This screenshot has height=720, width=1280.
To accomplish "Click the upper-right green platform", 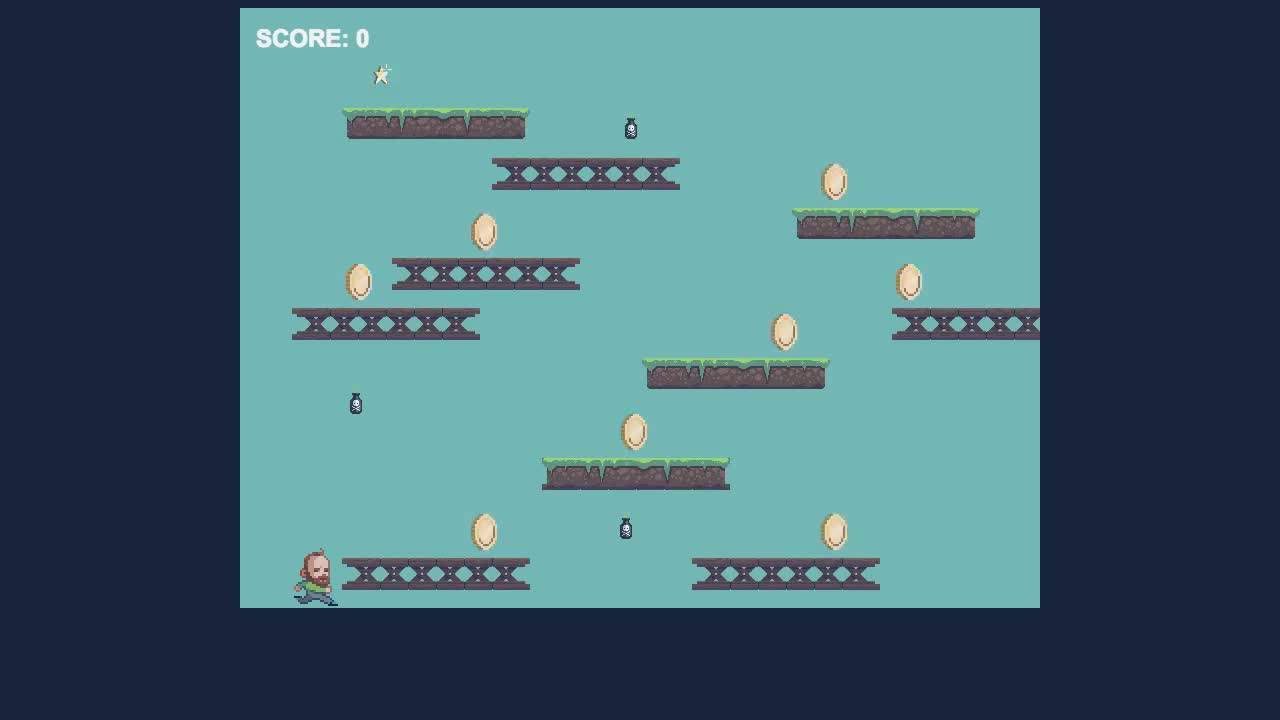I will point(885,222).
